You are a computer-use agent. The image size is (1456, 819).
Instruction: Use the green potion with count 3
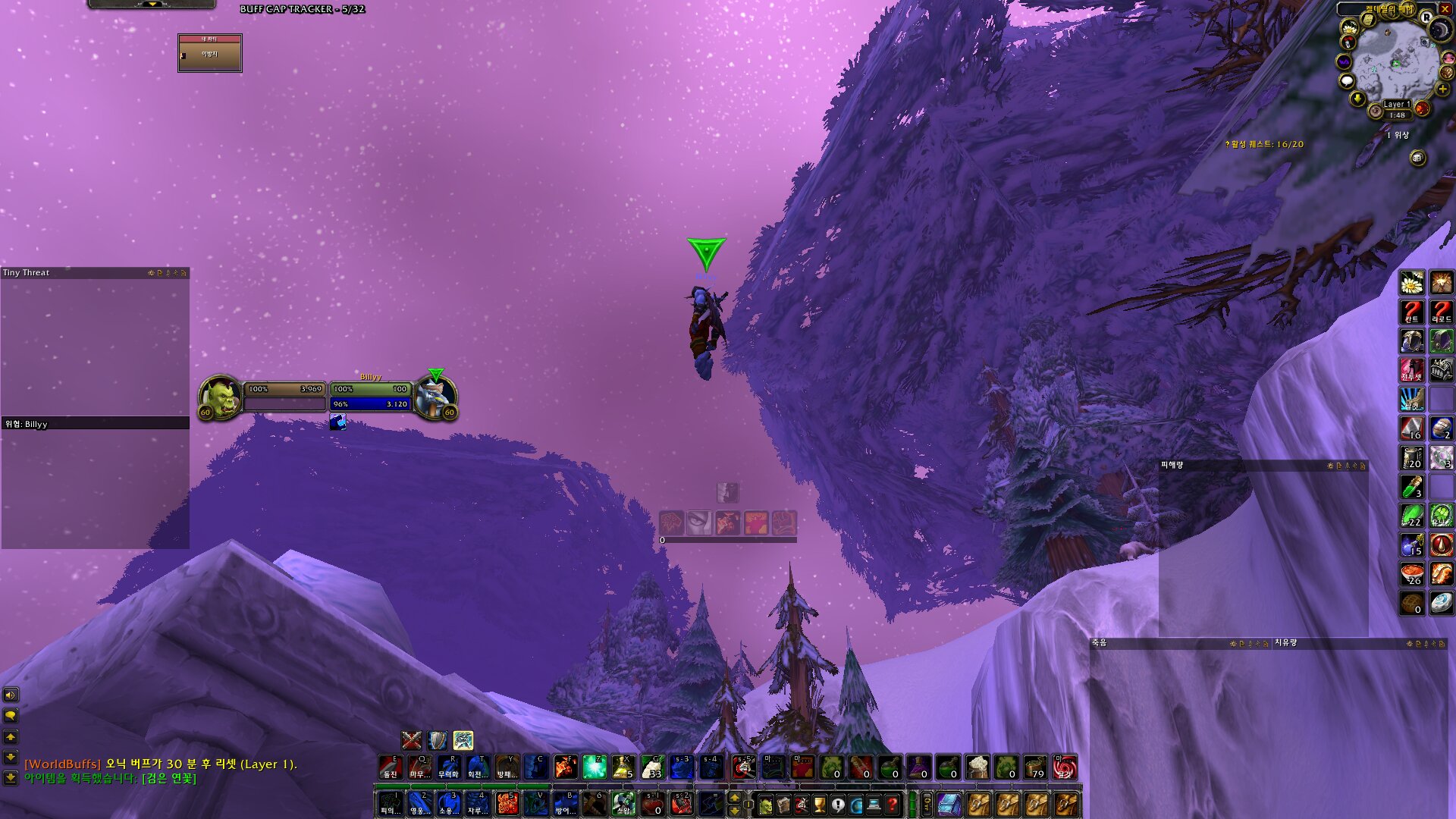1411,487
